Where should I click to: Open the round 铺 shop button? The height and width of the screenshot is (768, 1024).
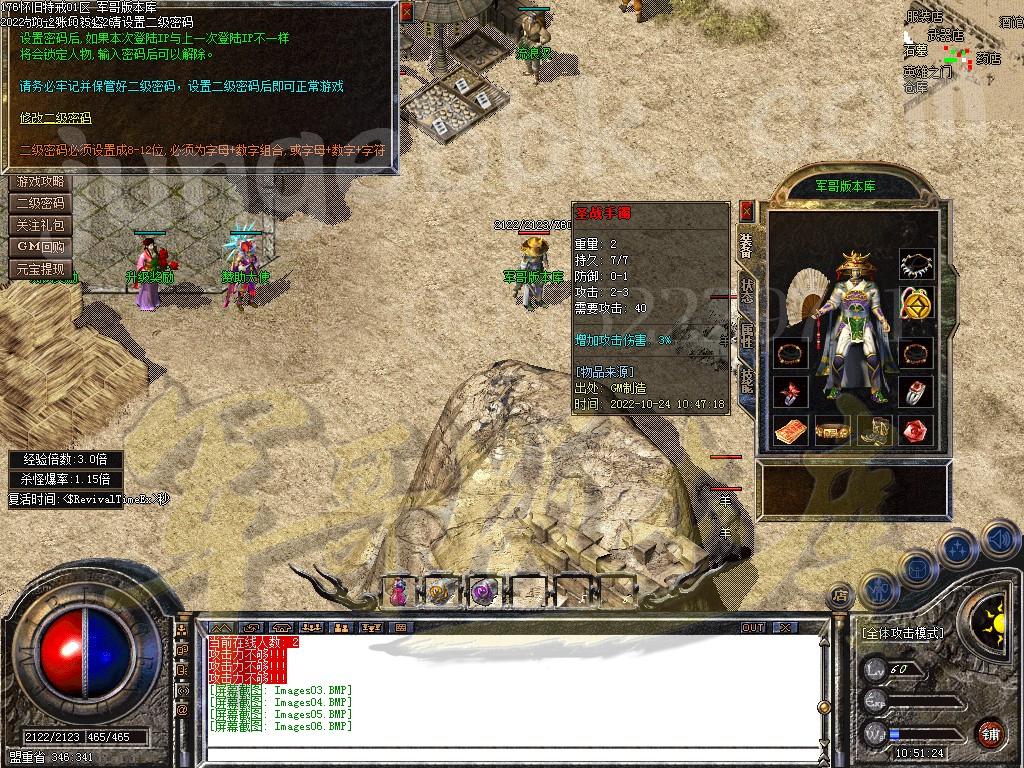click(x=990, y=733)
